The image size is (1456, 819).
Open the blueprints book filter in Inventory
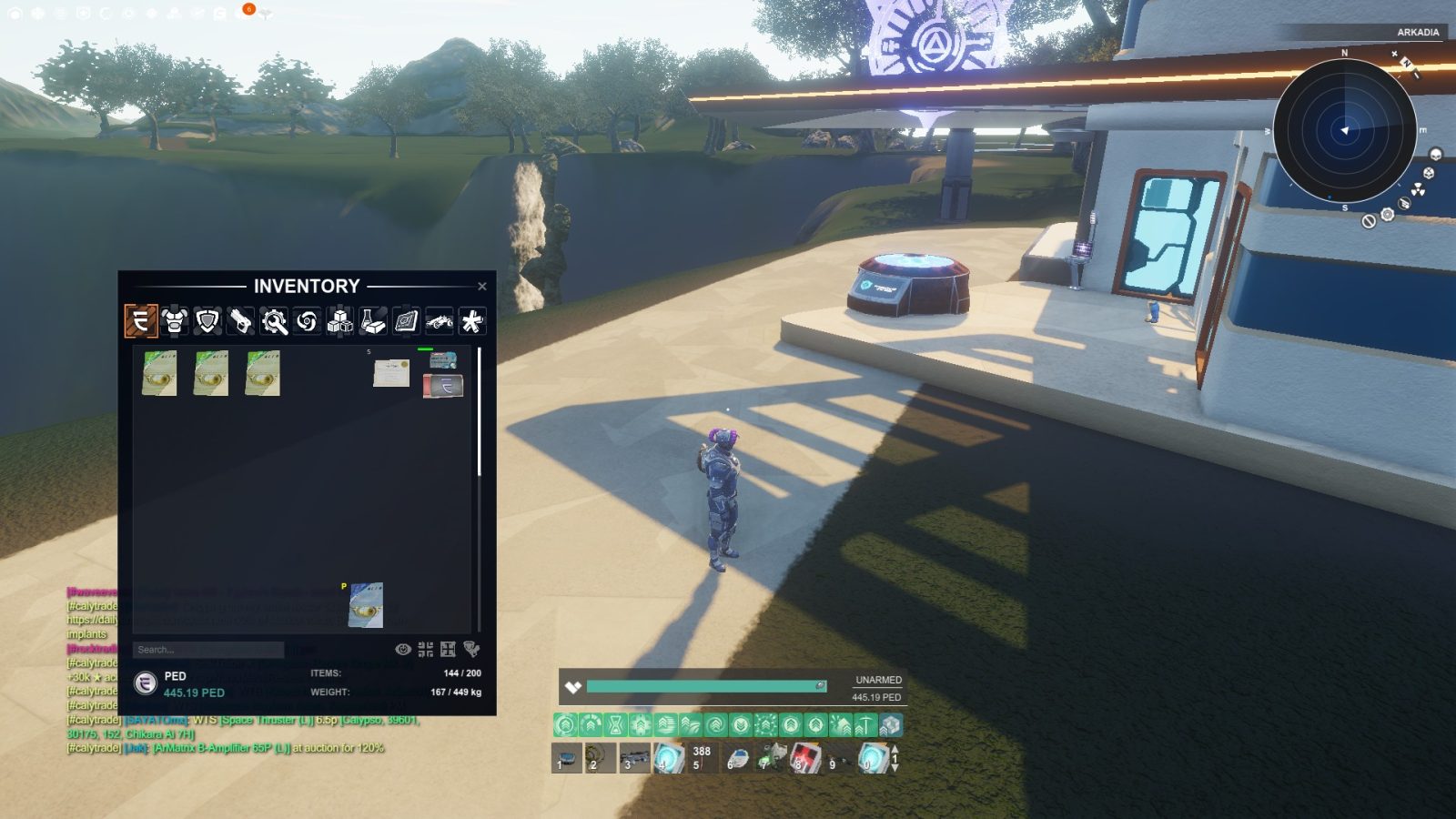point(405,323)
